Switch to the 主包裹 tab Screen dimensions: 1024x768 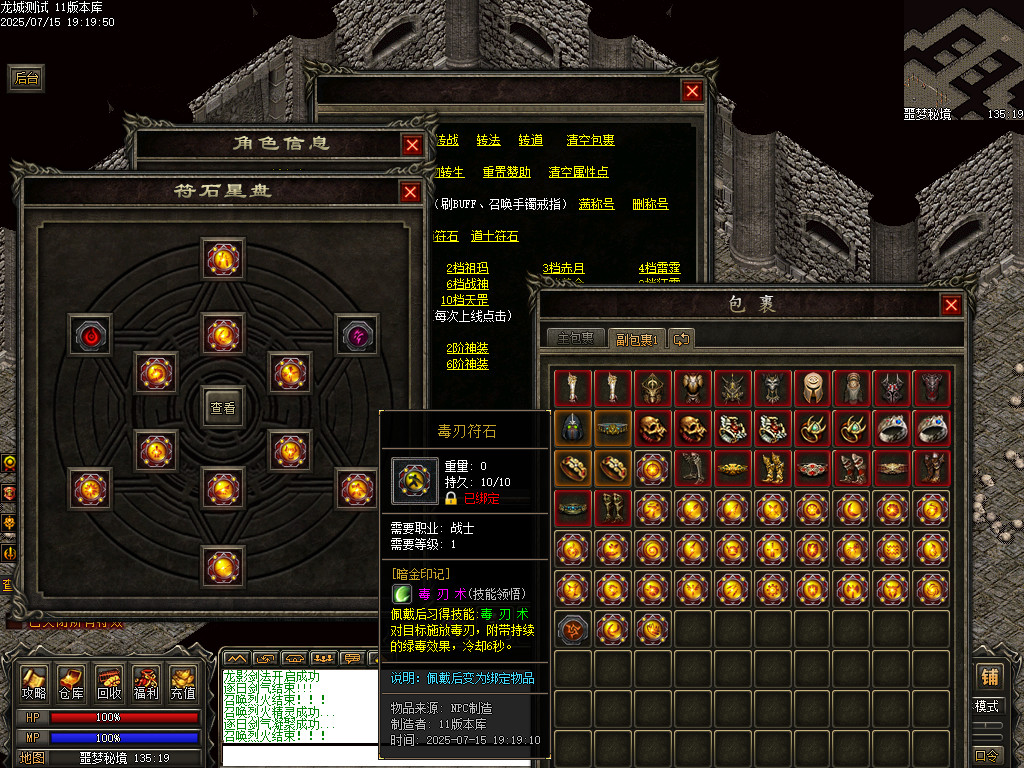pyautogui.click(x=575, y=338)
